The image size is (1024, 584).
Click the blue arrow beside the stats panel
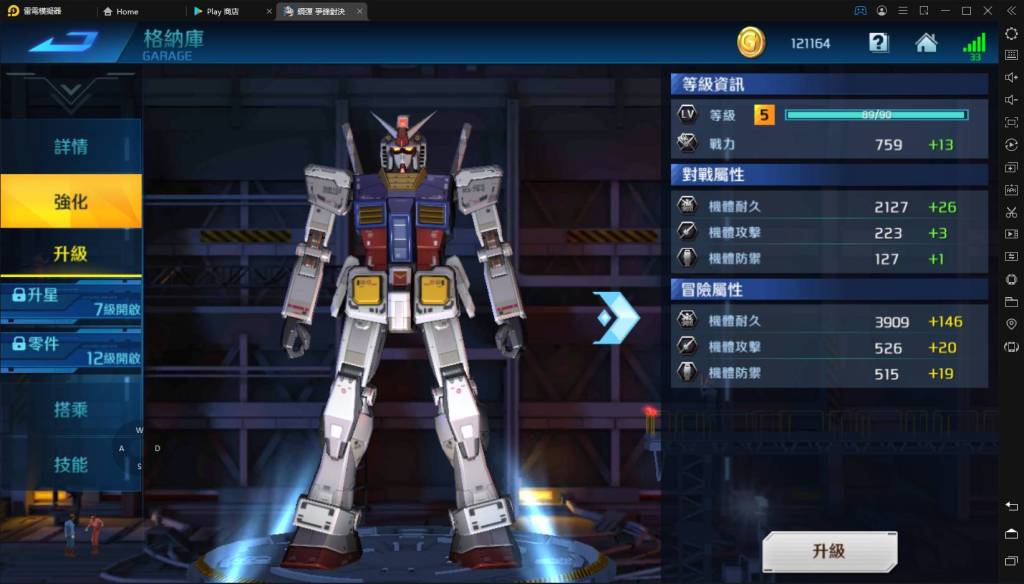tap(615, 318)
